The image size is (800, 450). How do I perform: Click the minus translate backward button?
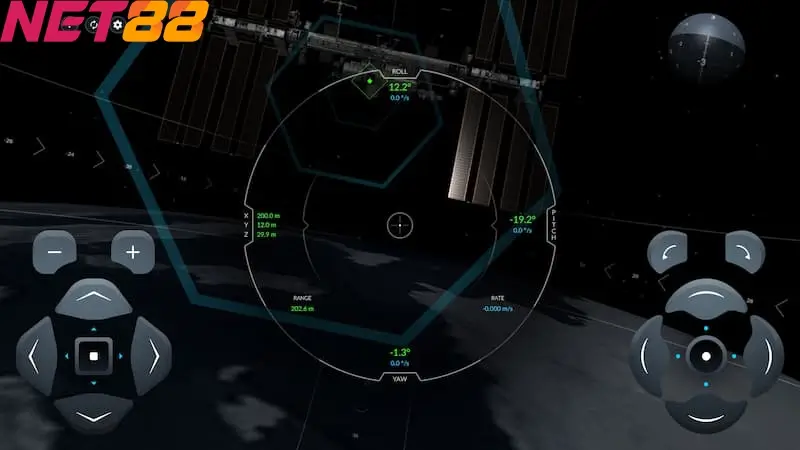(x=54, y=251)
